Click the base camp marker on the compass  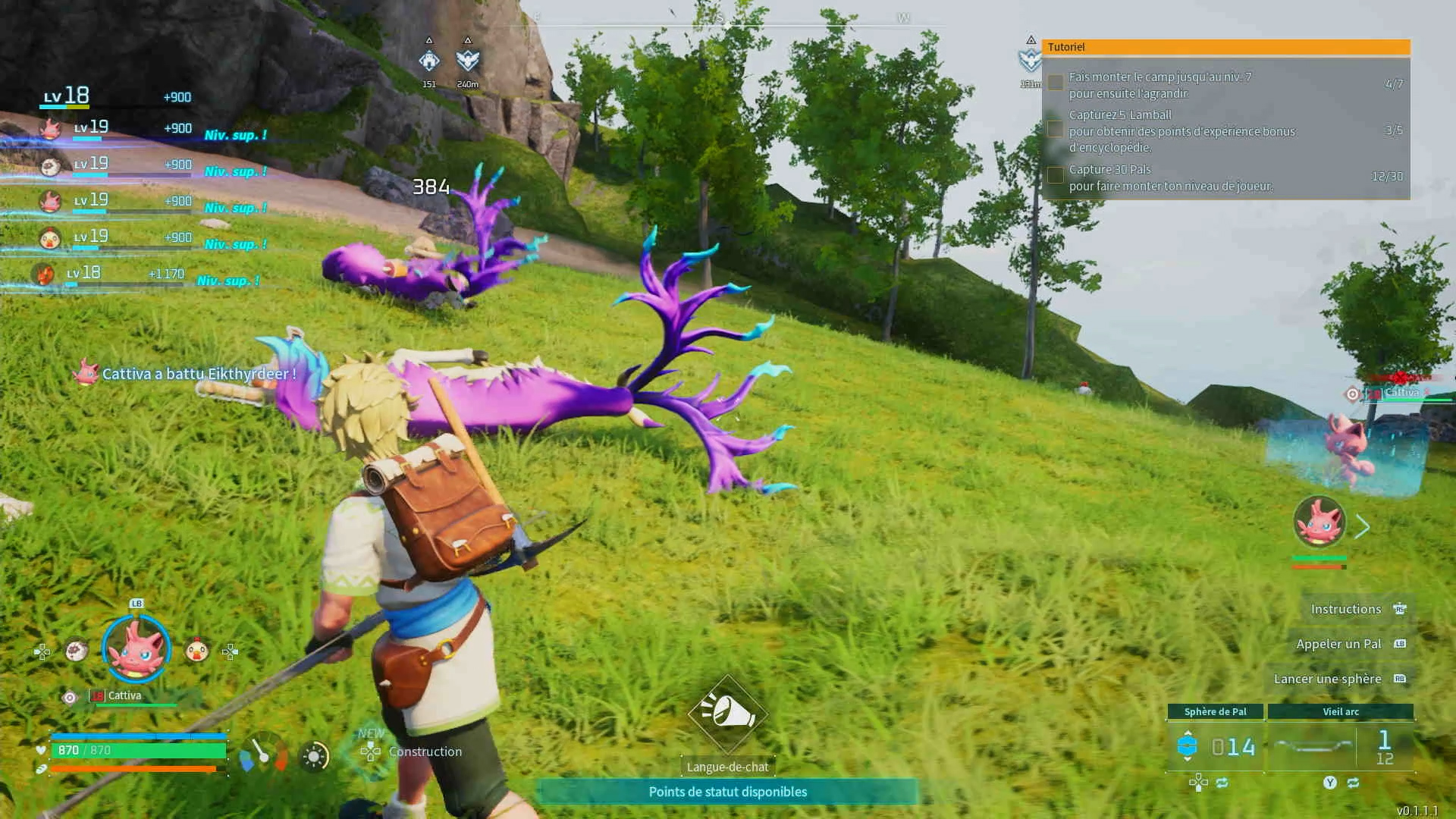coord(429,61)
